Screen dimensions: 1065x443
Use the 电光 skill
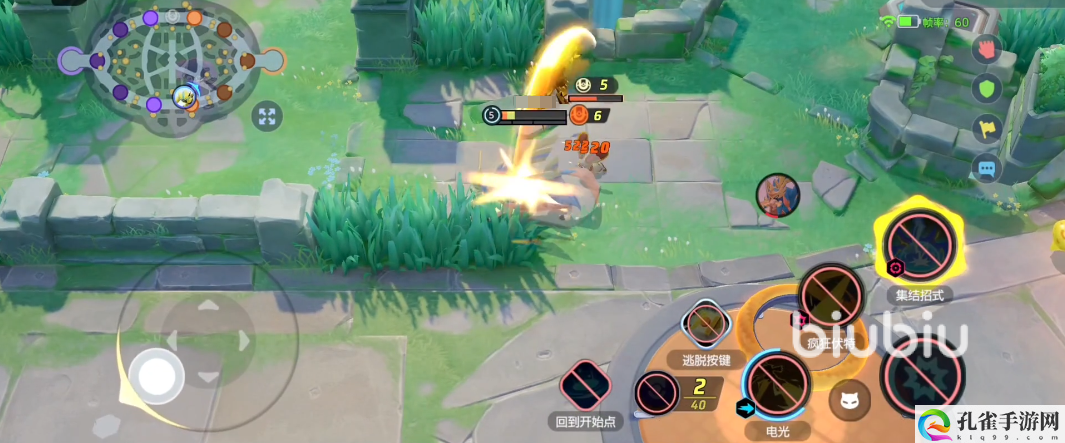pos(776,385)
